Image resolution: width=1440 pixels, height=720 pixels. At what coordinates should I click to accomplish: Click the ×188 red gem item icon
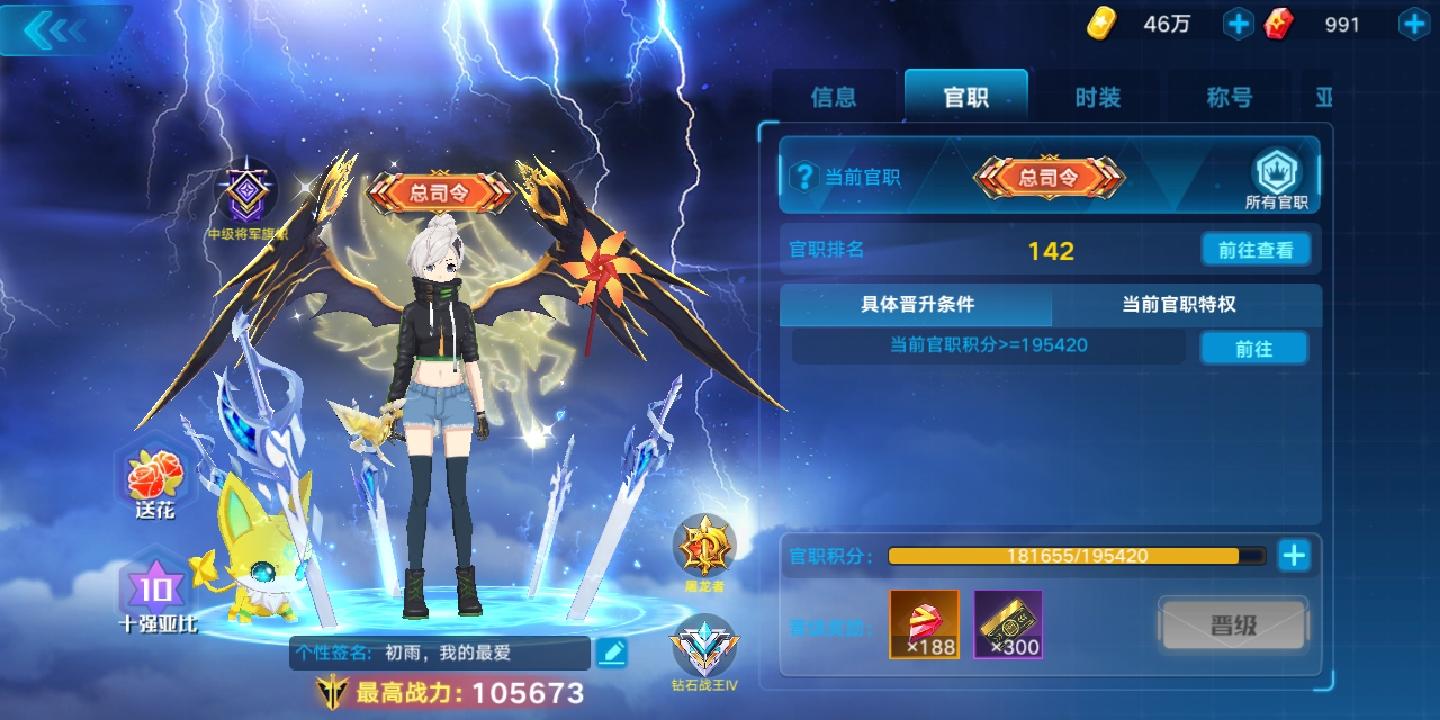click(x=921, y=622)
